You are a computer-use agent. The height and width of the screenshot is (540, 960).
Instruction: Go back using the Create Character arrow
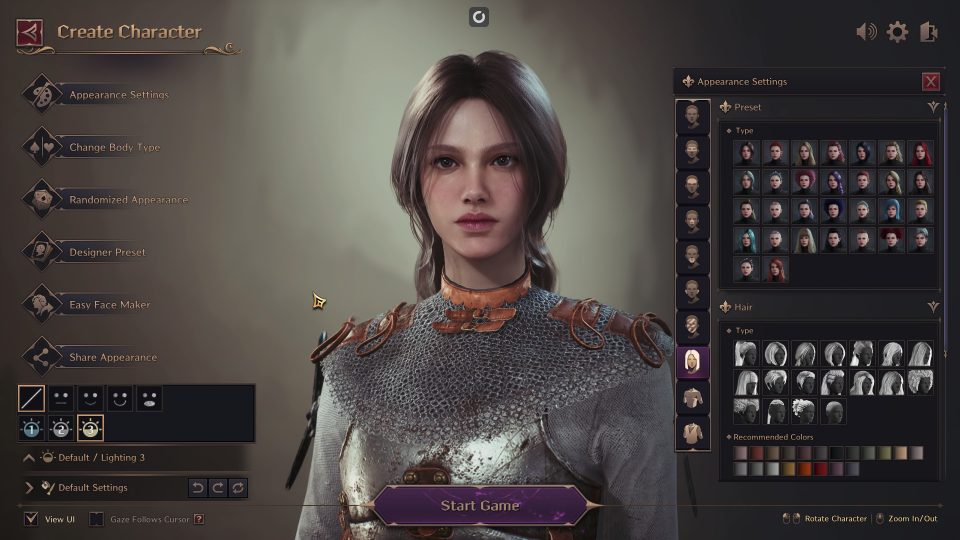[x=29, y=32]
